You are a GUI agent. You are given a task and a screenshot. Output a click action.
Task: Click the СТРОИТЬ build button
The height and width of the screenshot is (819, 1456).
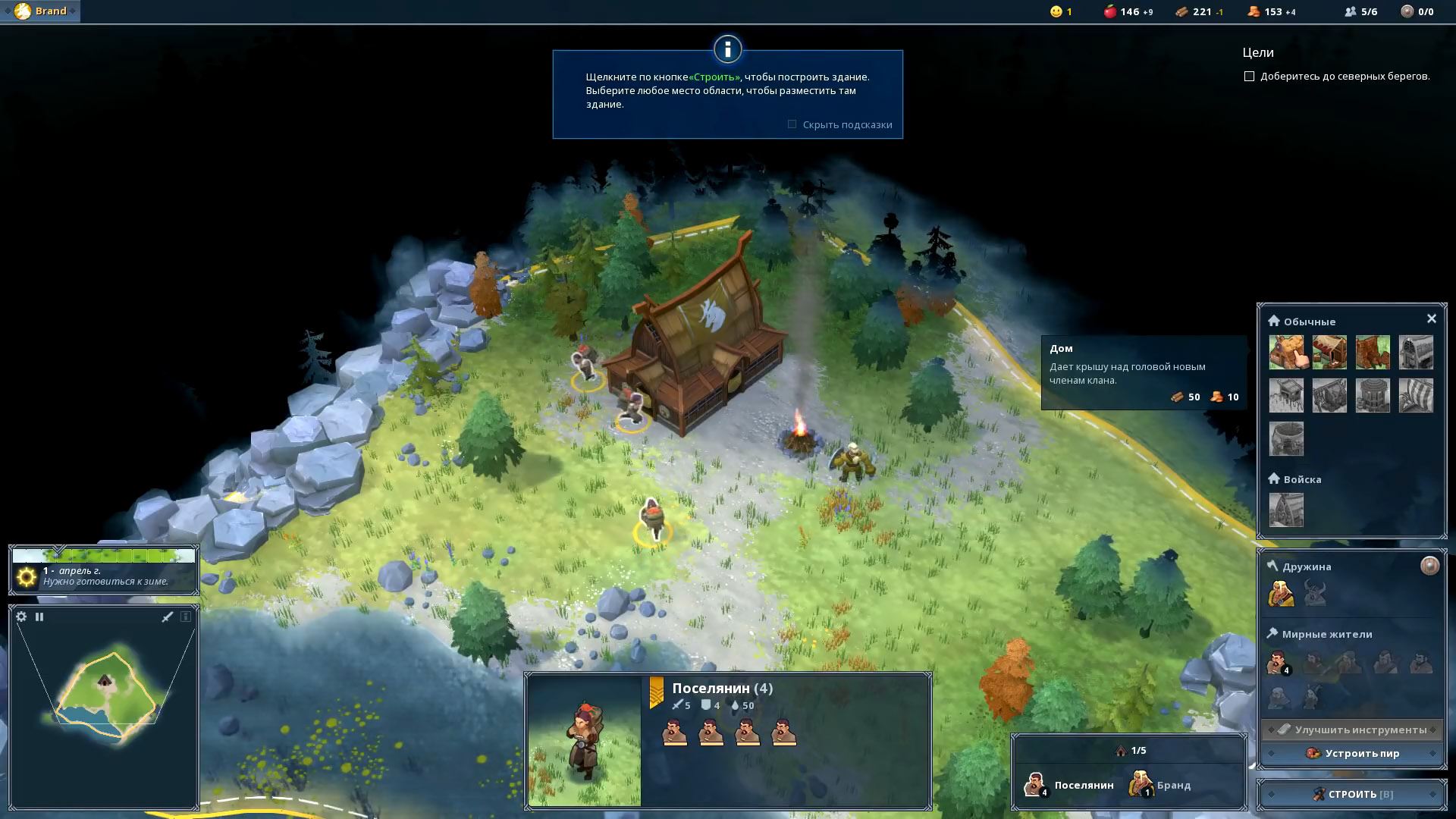(1352, 794)
